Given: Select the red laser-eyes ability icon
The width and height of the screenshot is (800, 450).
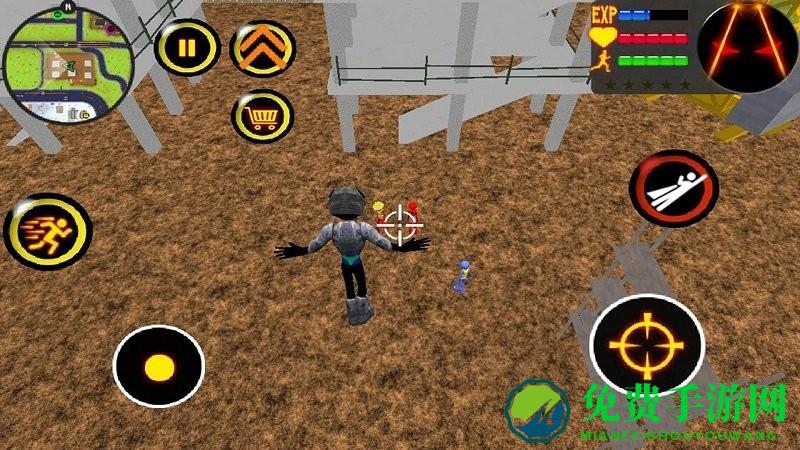Looking at the screenshot, I should pos(747,46).
